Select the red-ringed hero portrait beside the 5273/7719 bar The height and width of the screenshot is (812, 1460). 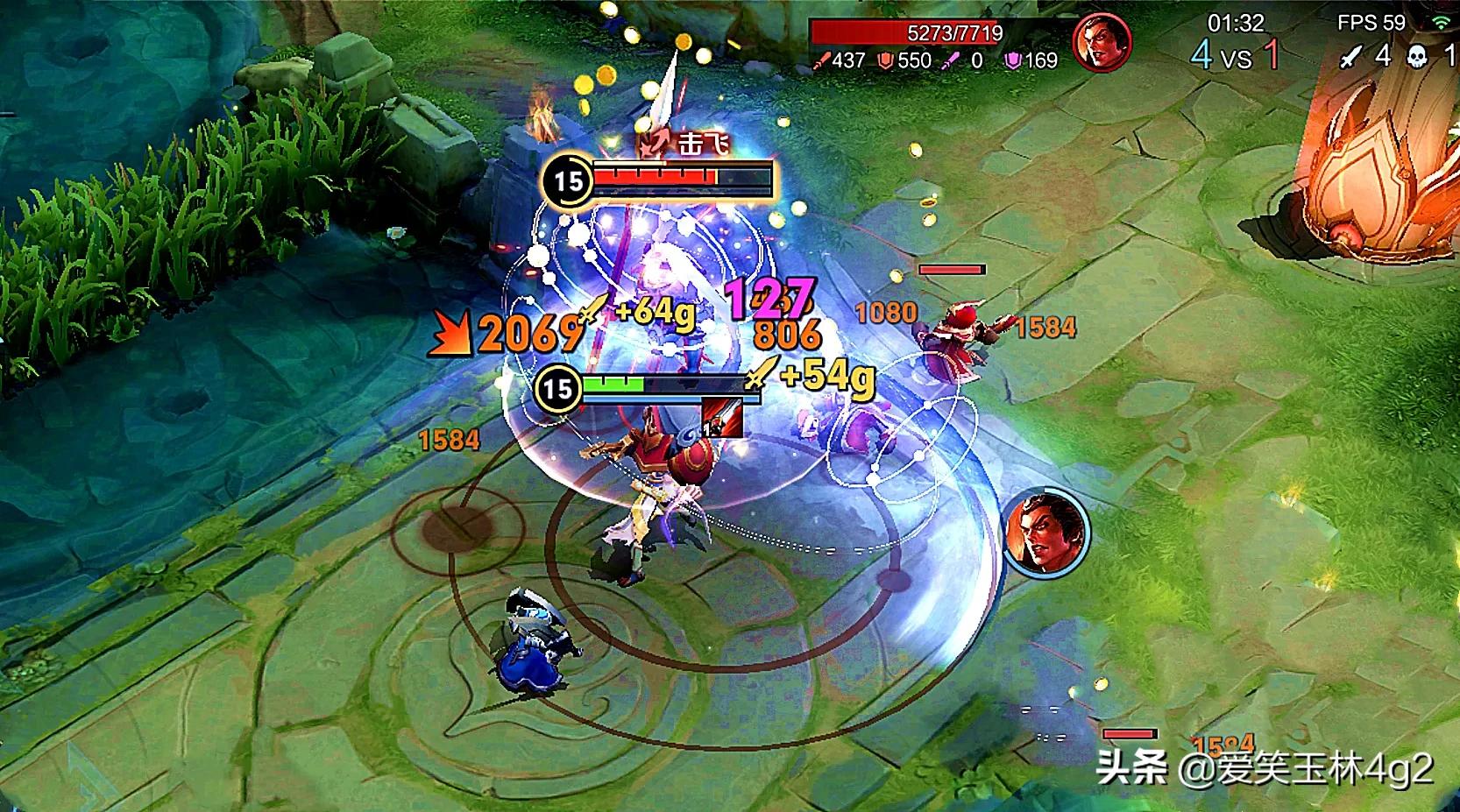pos(1102,42)
